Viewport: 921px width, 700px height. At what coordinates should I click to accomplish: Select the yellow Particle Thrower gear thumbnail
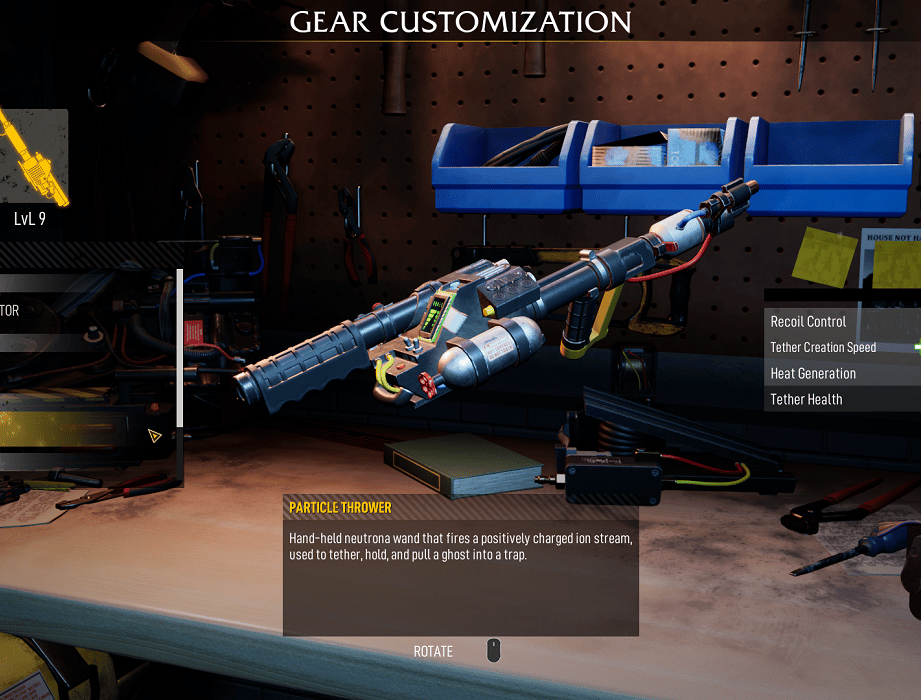33,157
